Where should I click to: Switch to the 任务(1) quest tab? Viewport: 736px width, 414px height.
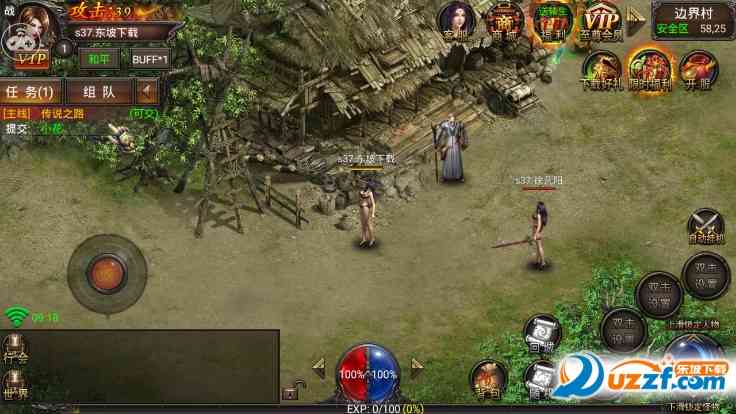pos(31,92)
